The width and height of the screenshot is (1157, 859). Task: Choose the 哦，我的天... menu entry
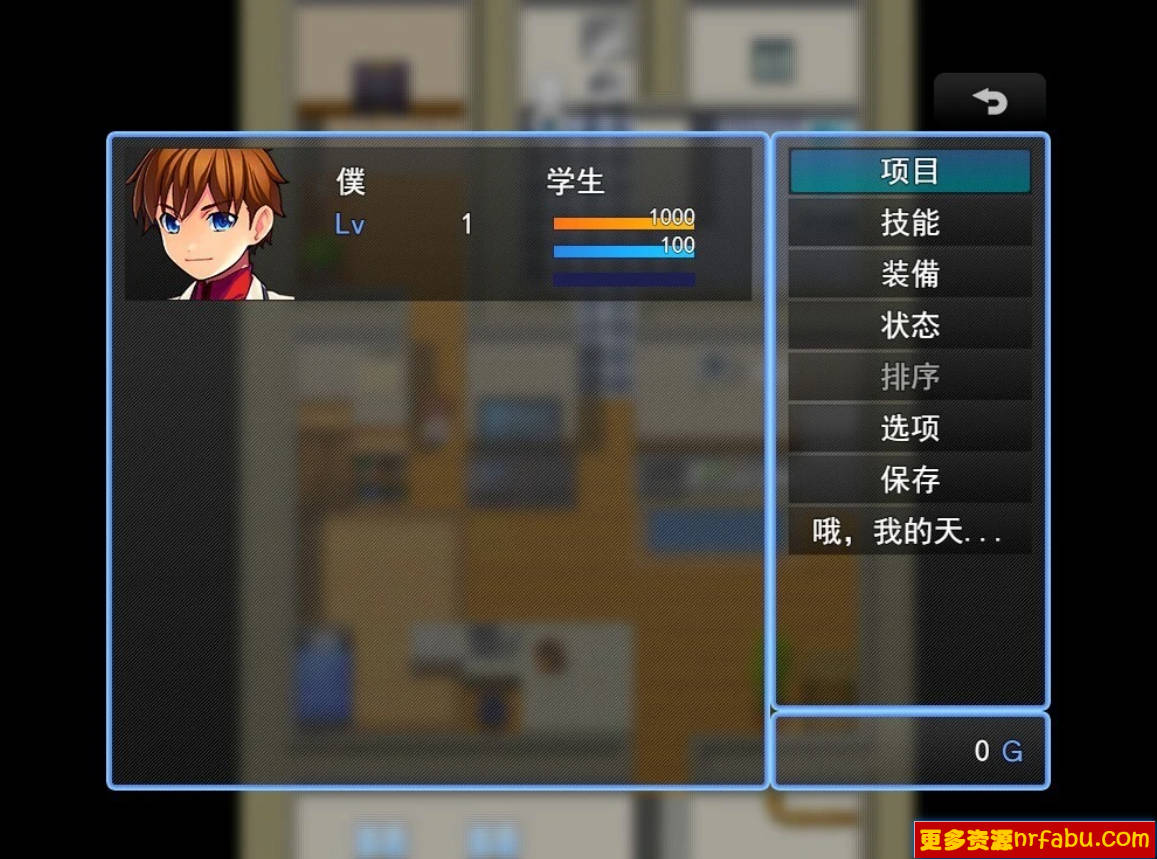(909, 532)
